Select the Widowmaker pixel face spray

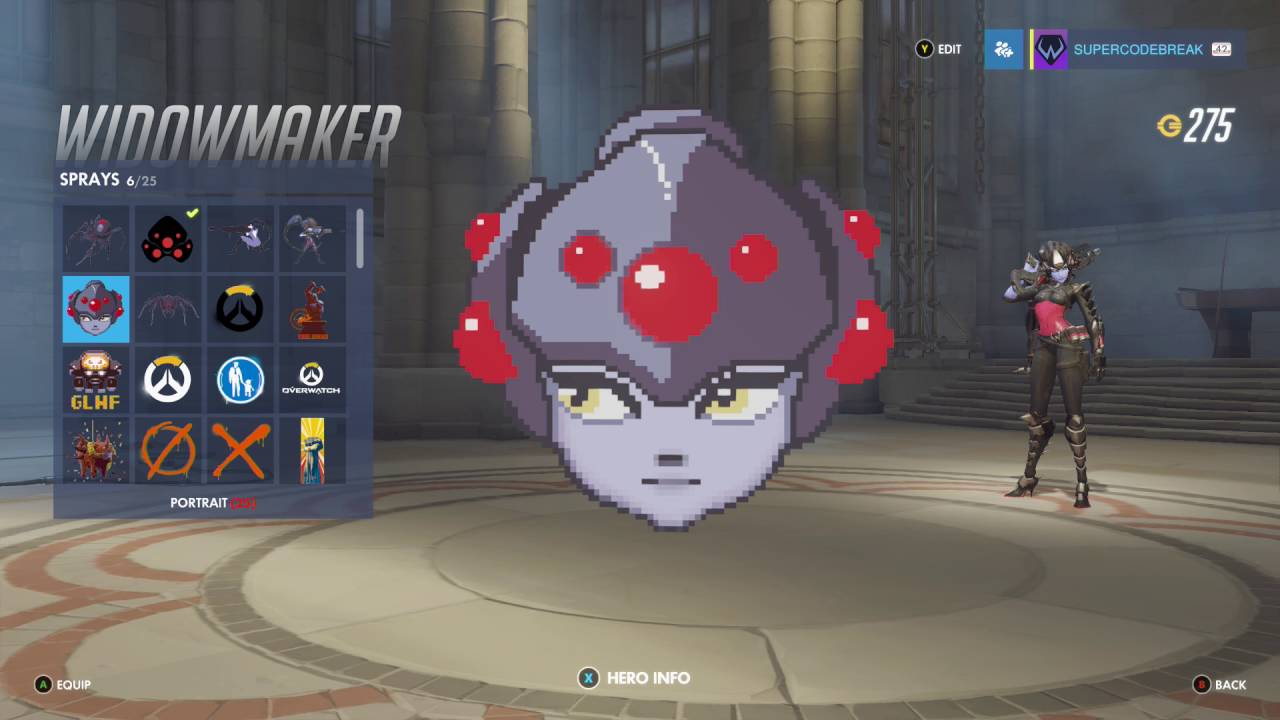tap(95, 308)
